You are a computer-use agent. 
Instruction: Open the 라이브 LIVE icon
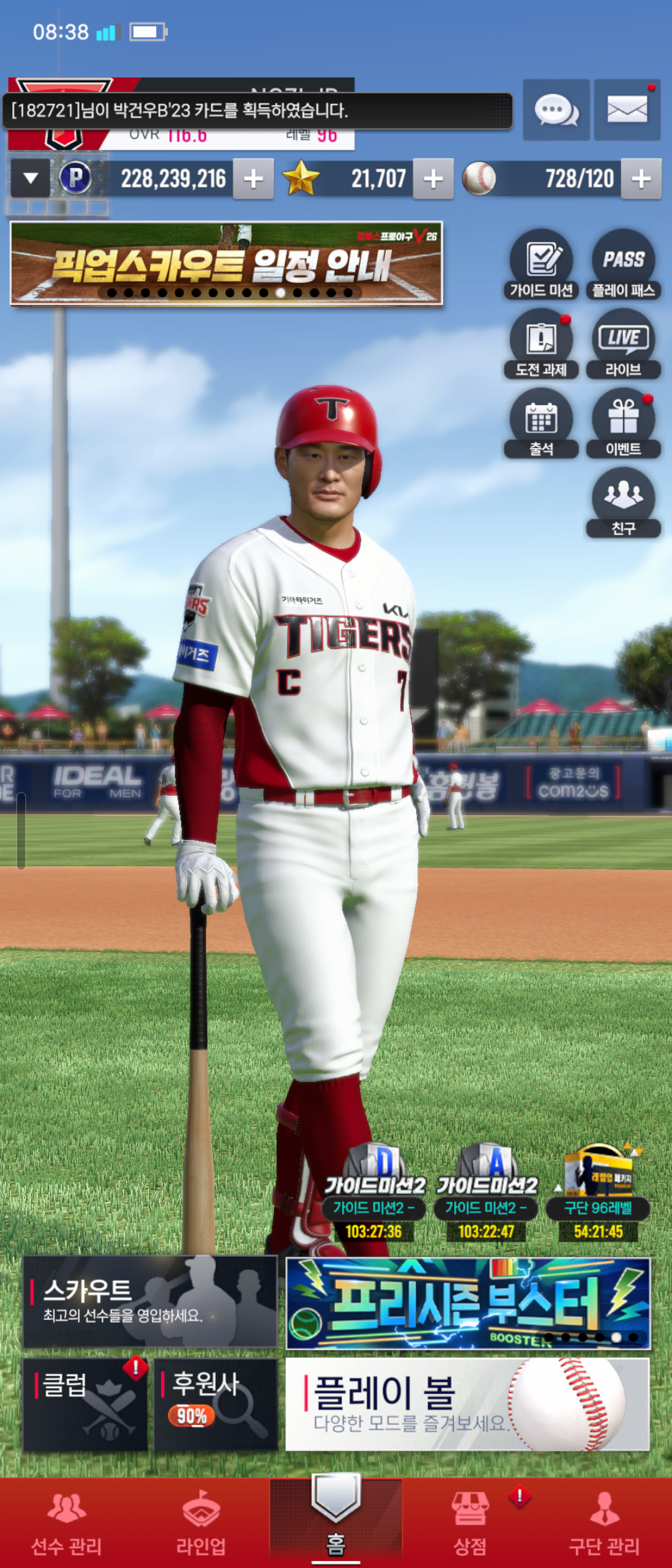pos(623,343)
